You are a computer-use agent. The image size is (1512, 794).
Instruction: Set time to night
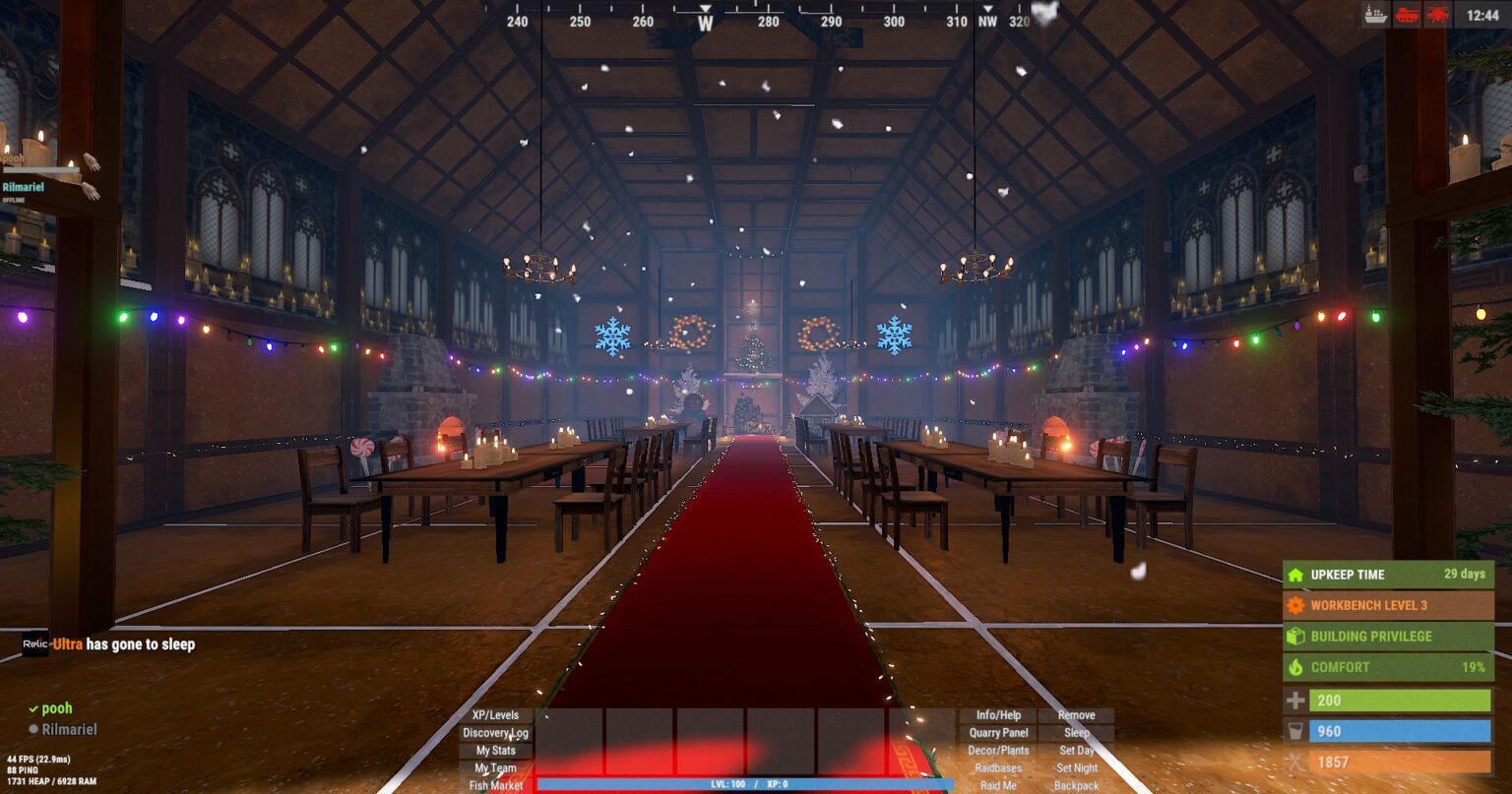1076,768
